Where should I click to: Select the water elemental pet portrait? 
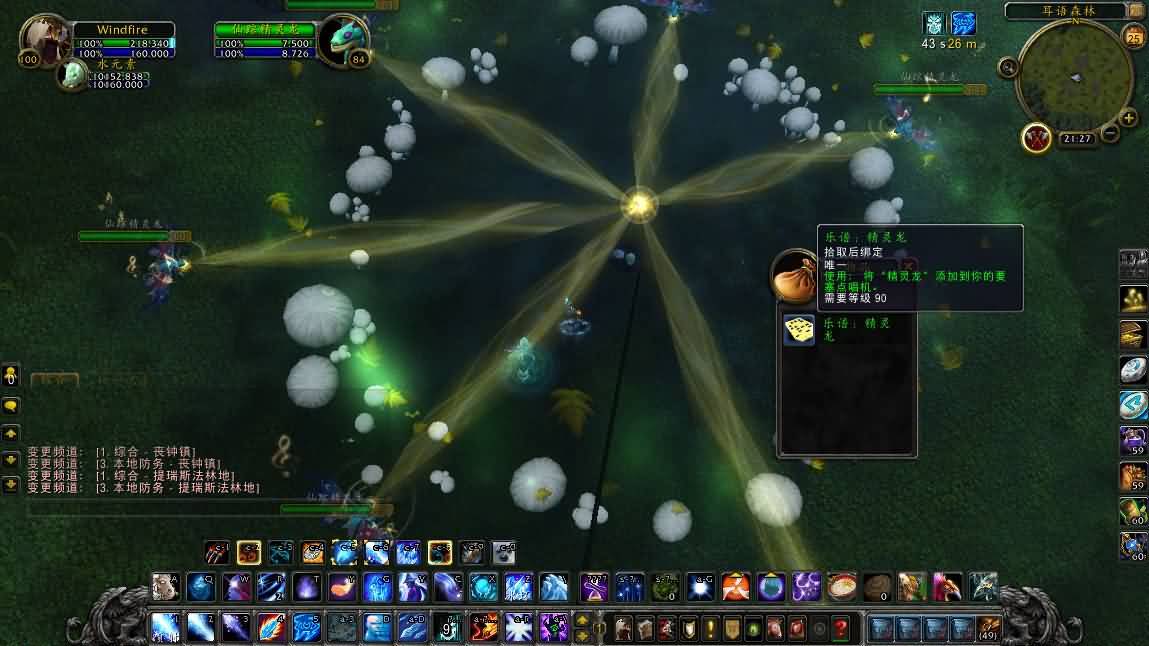point(72,76)
